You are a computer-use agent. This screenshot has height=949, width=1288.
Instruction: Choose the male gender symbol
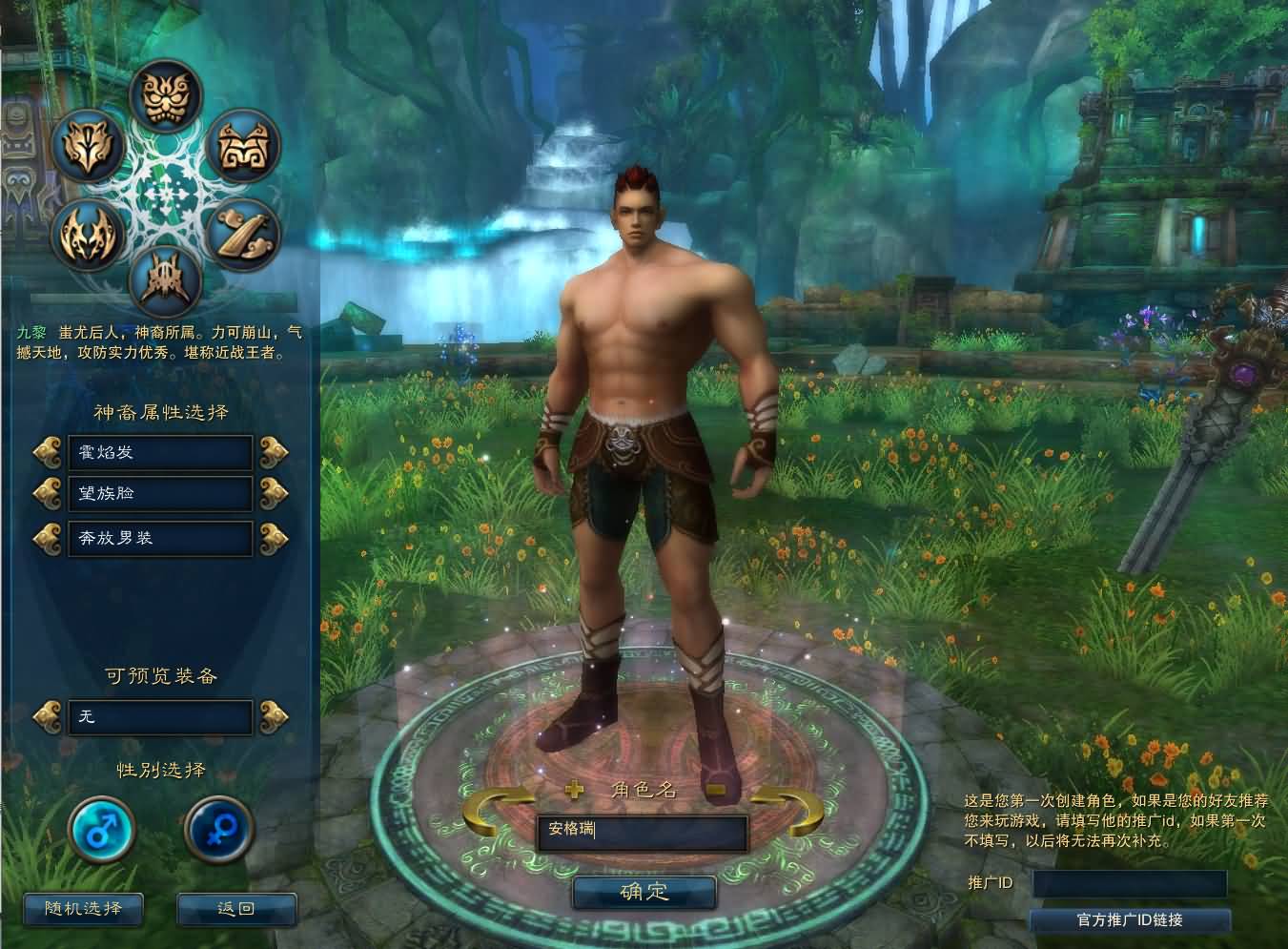click(x=102, y=828)
